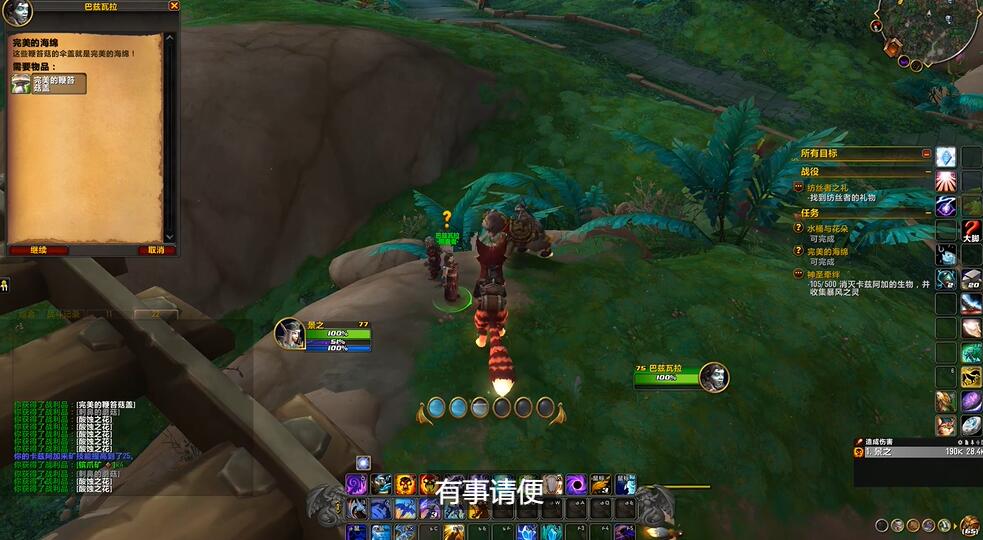
Task: Click the 巴兹瓦拉 target frame portrait
Action: (x=714, y=377)
